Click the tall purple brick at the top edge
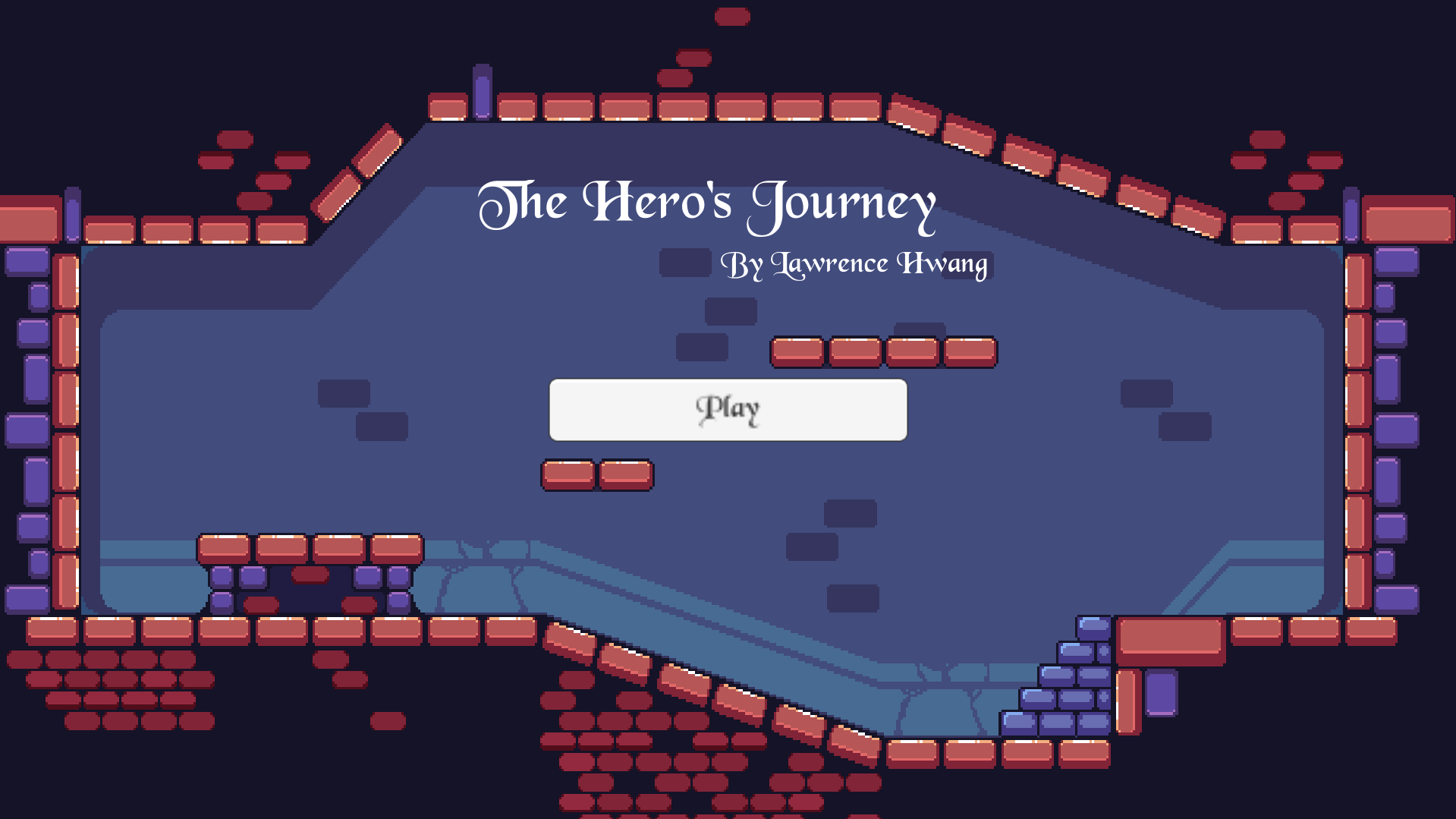1456x819 pixels. (483, 93)
